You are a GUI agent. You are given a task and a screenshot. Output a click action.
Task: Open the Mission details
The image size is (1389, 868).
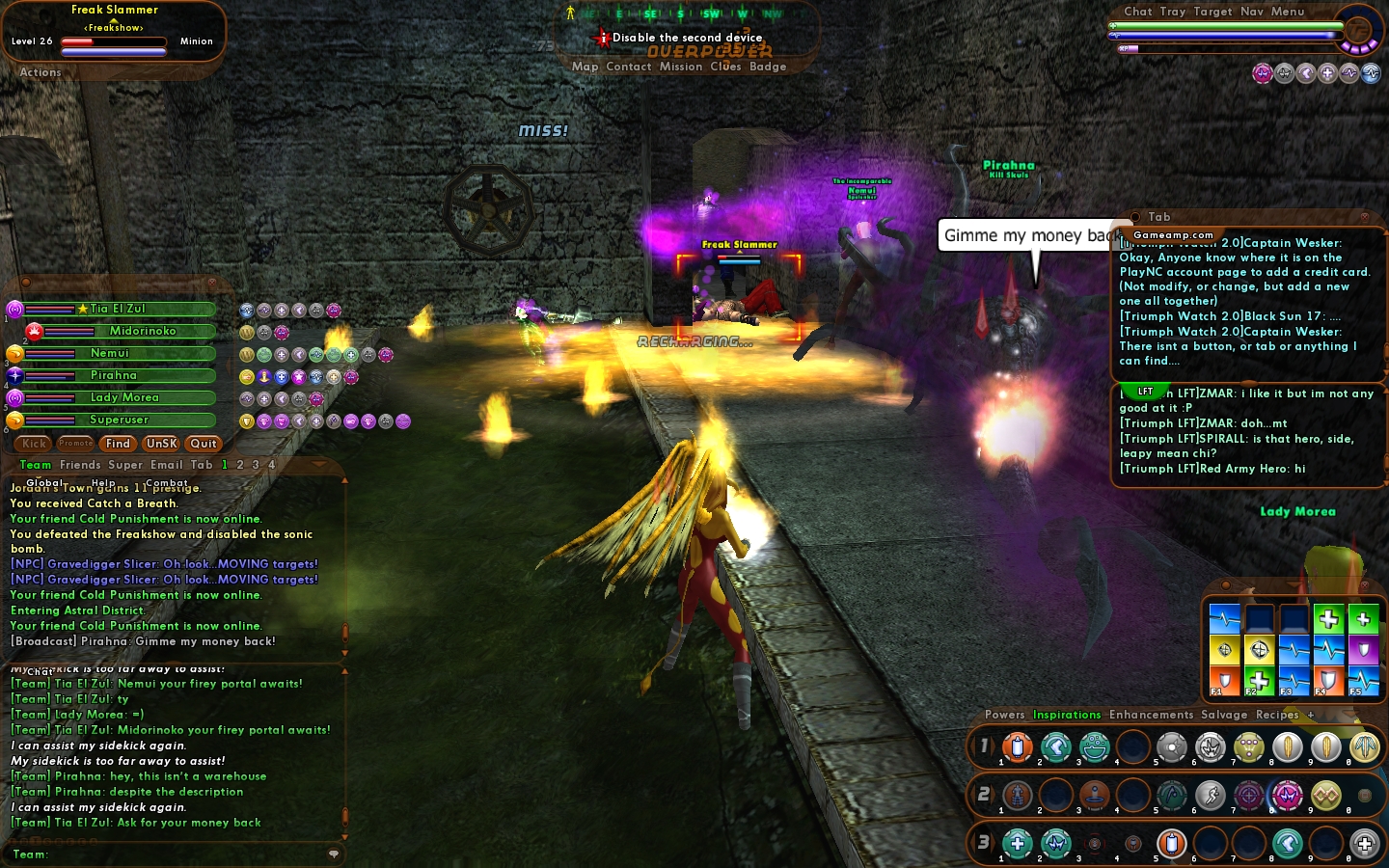point(681,67)
